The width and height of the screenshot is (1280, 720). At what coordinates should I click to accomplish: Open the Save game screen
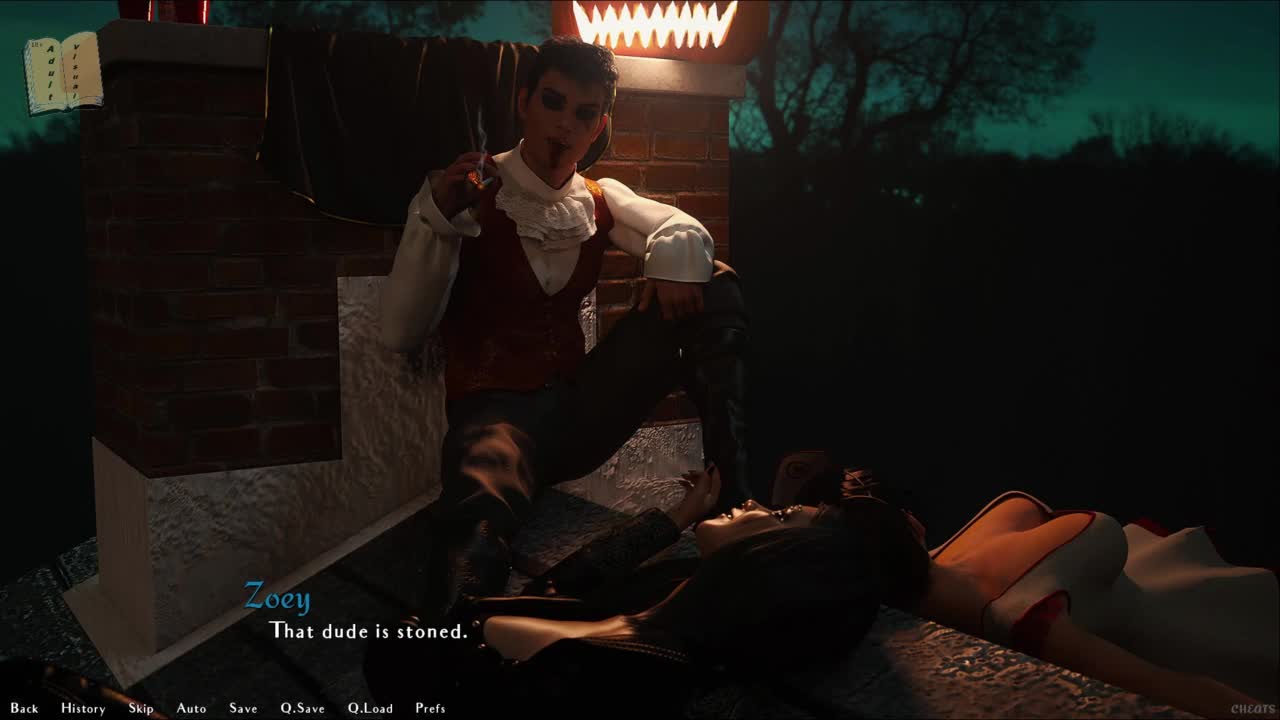pos(243,708)
